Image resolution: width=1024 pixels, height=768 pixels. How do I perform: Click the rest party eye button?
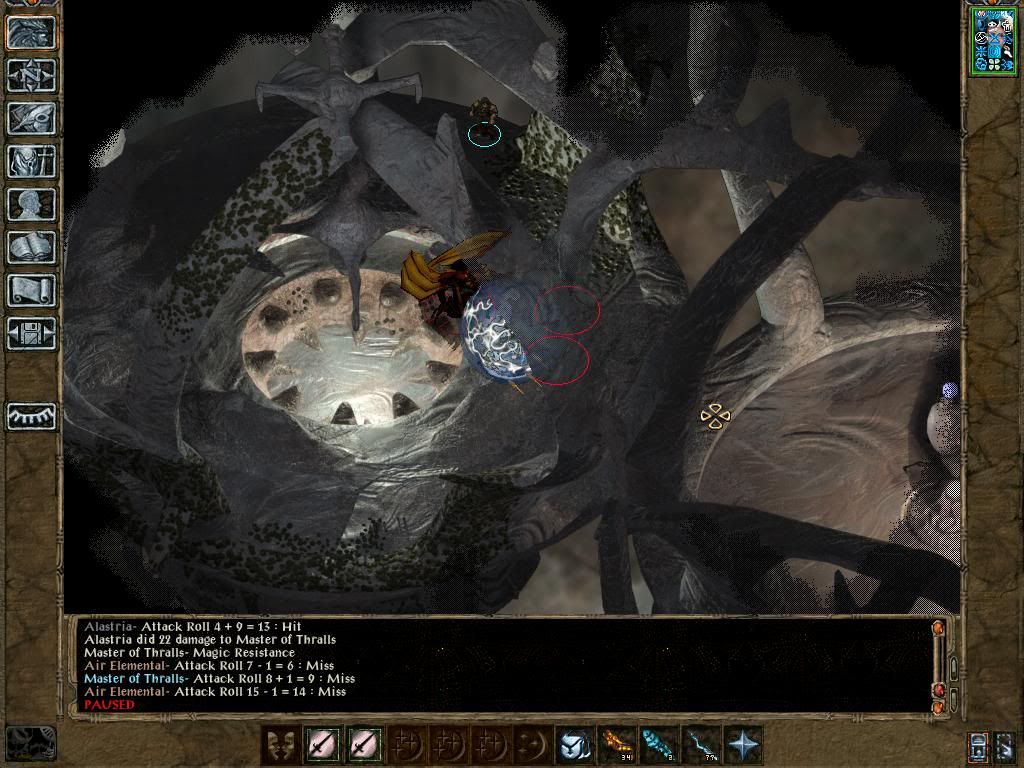click(x=31, y=416)
